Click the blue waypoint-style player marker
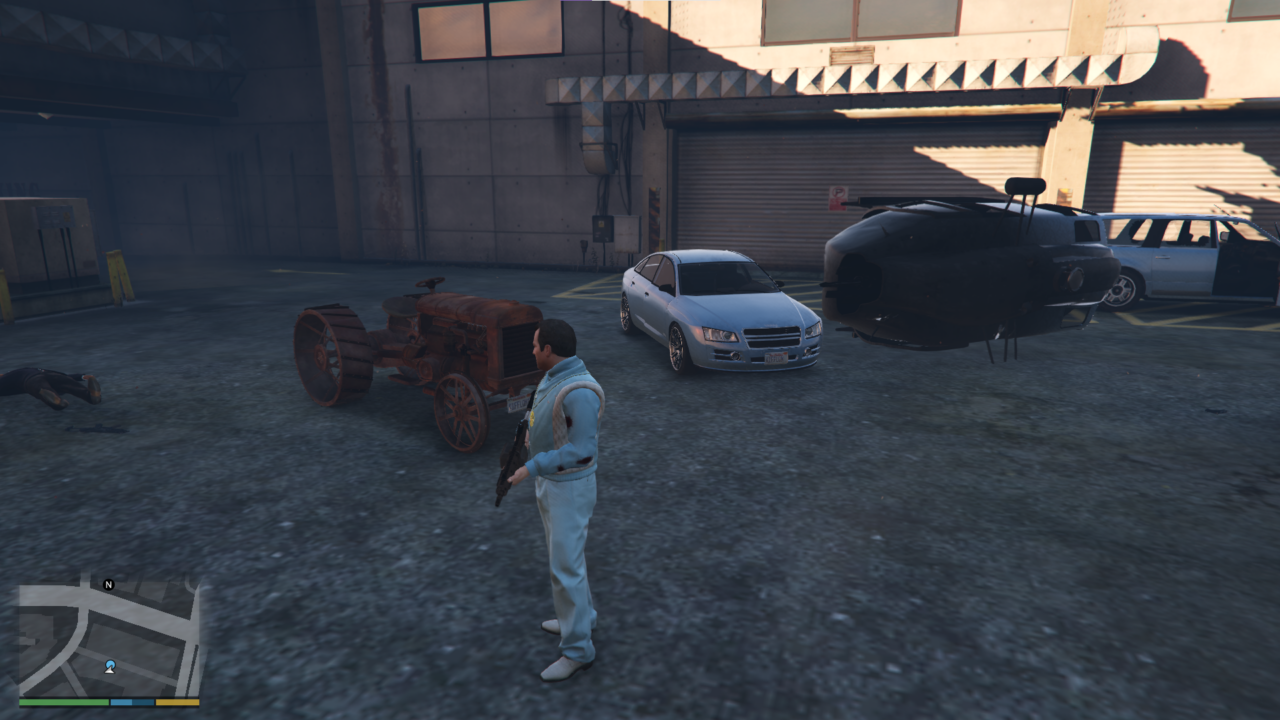This screenshot has width=1280, height=720. click(x=110, y=663)
